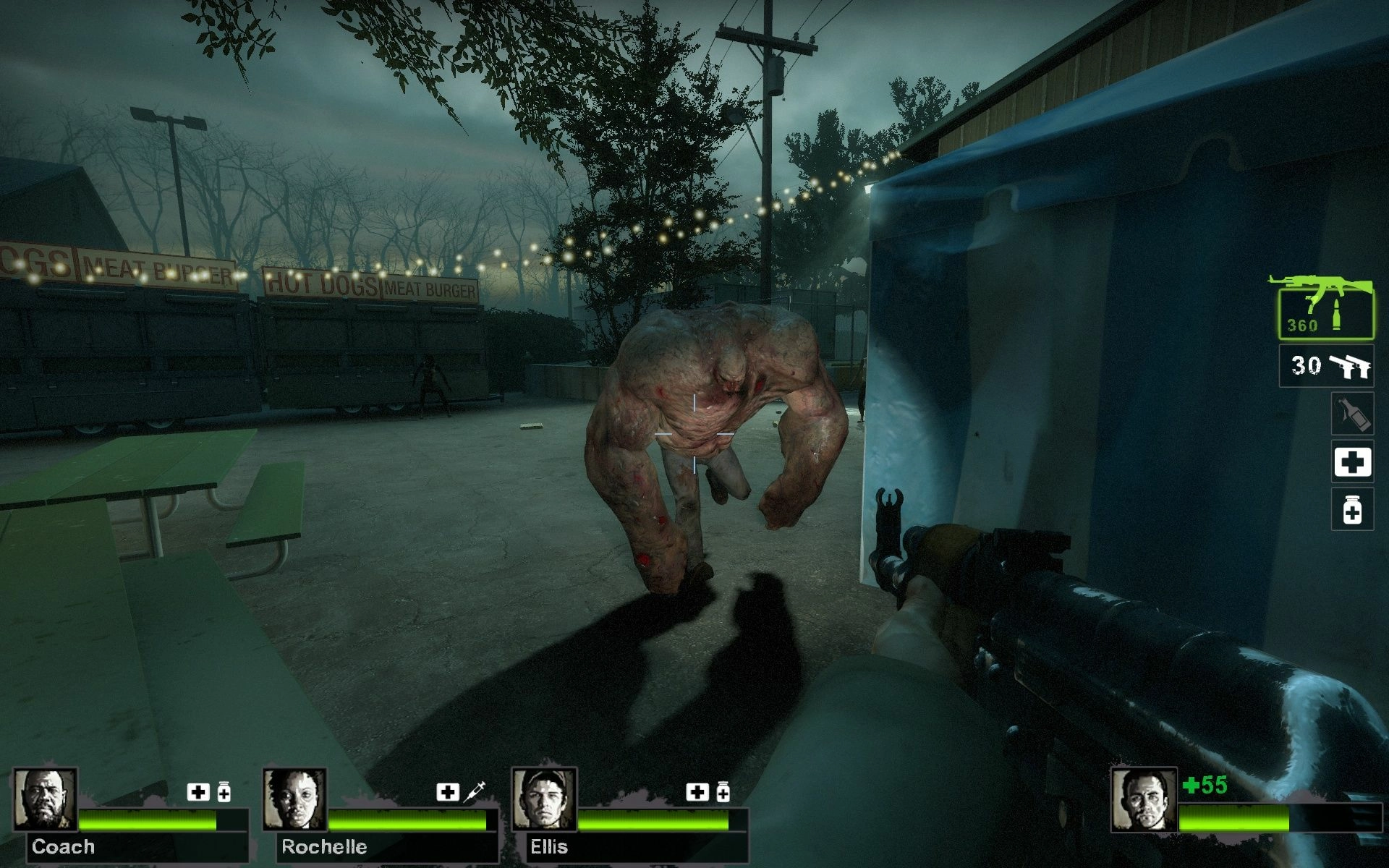
Task: Click Ellis's teammate portrait
Action: (x=544, y=800)
